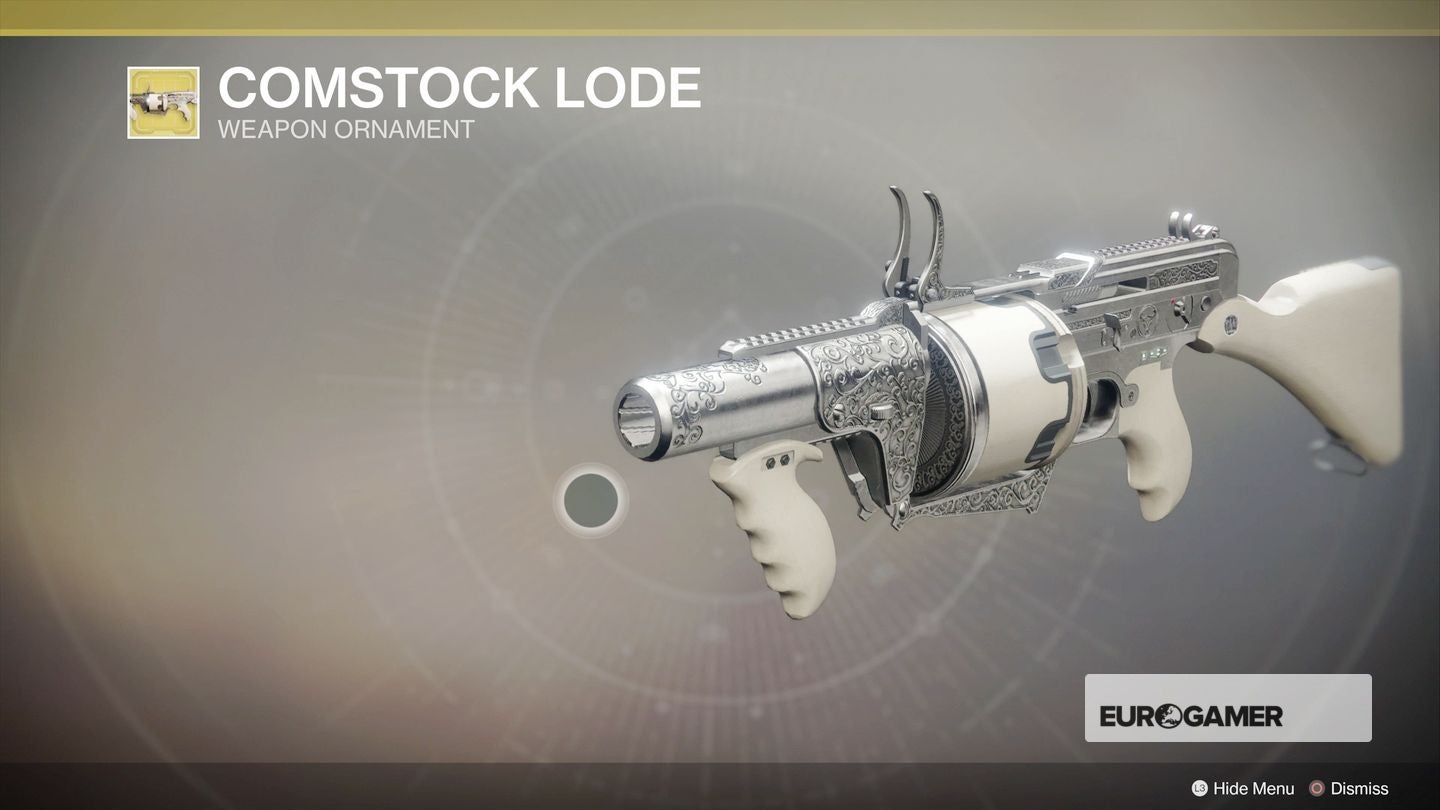This screenshot has width=1440, height=810.
Task: Select the WEAPON ORNAMENT subtitle text
Action: 349,129
